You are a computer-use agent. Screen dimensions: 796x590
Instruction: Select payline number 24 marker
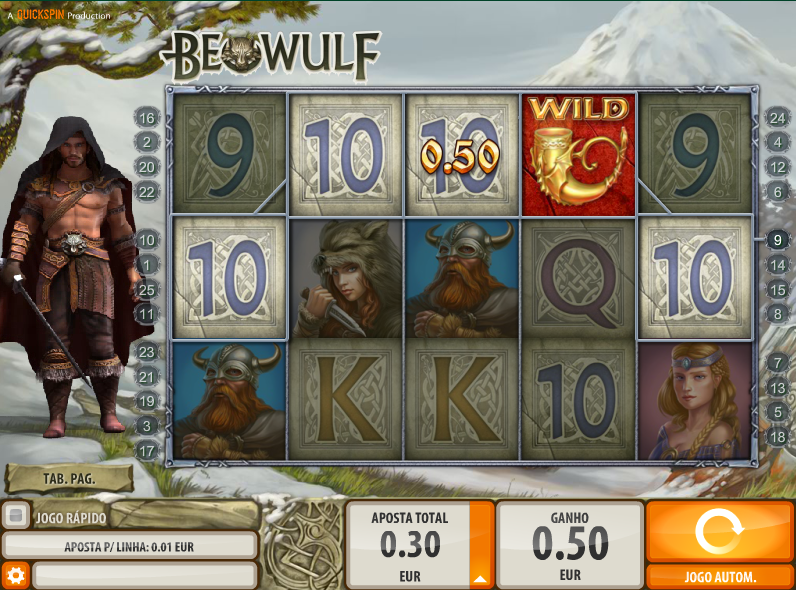[778, 118]
